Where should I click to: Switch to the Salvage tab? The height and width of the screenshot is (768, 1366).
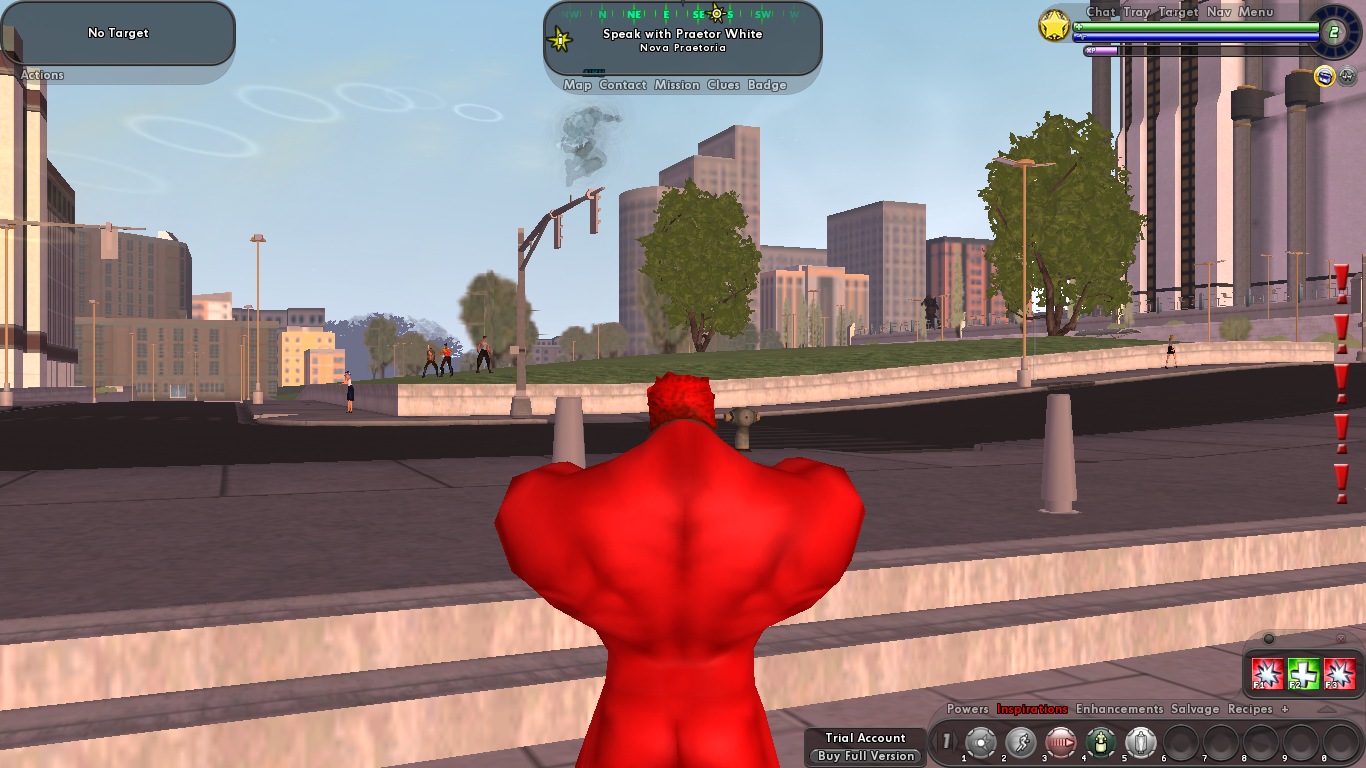[1196, 709]
